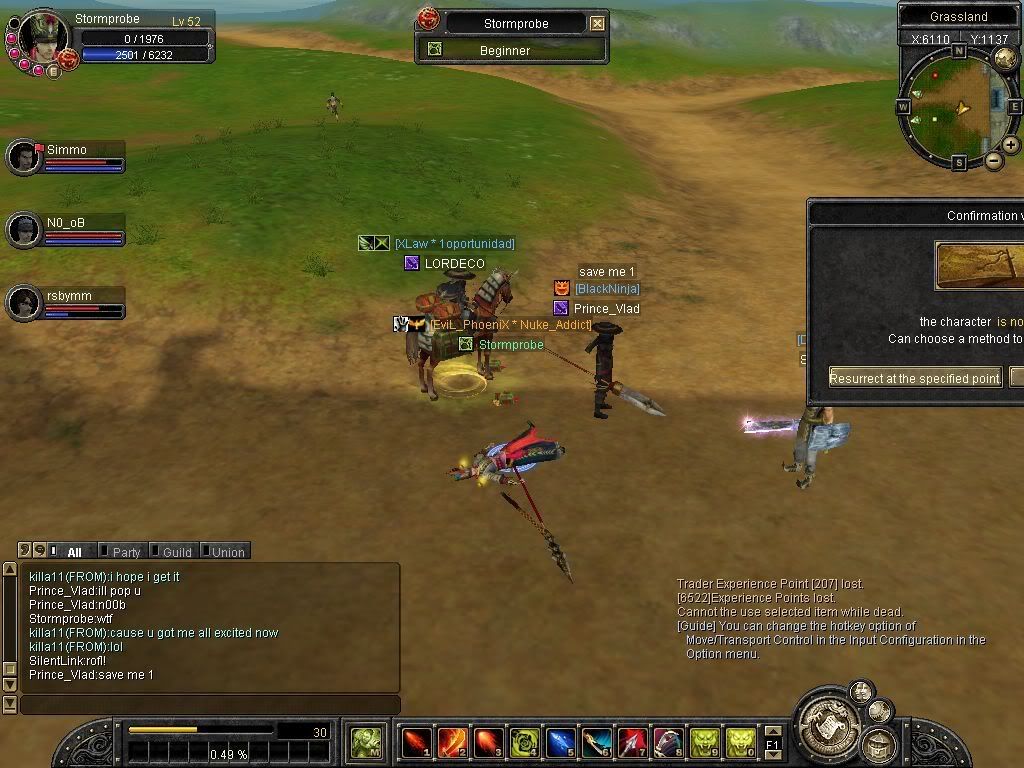Use the green mask item in slot 9
The width and height of the screenshot is (1024, 768).
(x=704, y=742)
